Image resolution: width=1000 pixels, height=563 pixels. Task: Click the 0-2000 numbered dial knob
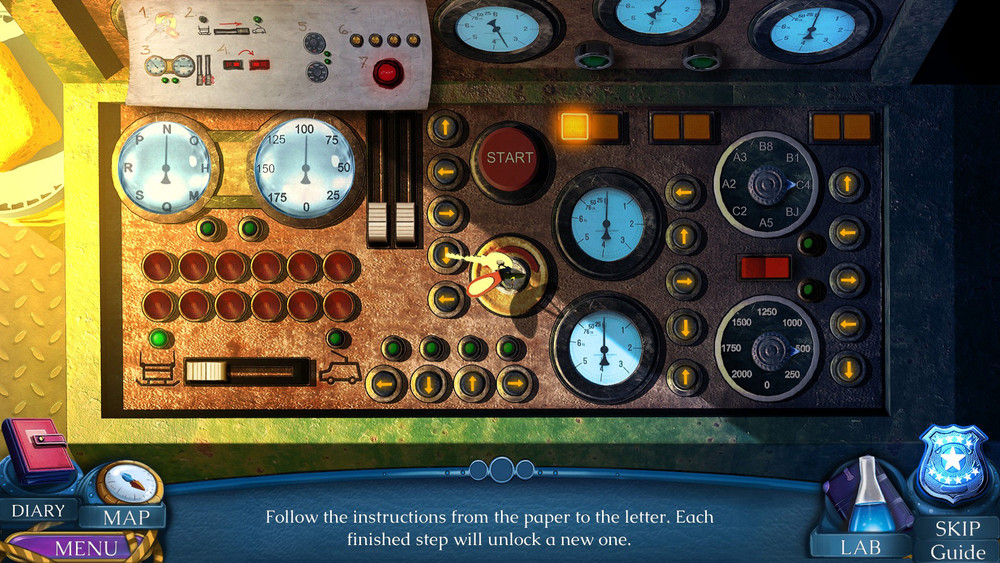(x=768, y=346)
